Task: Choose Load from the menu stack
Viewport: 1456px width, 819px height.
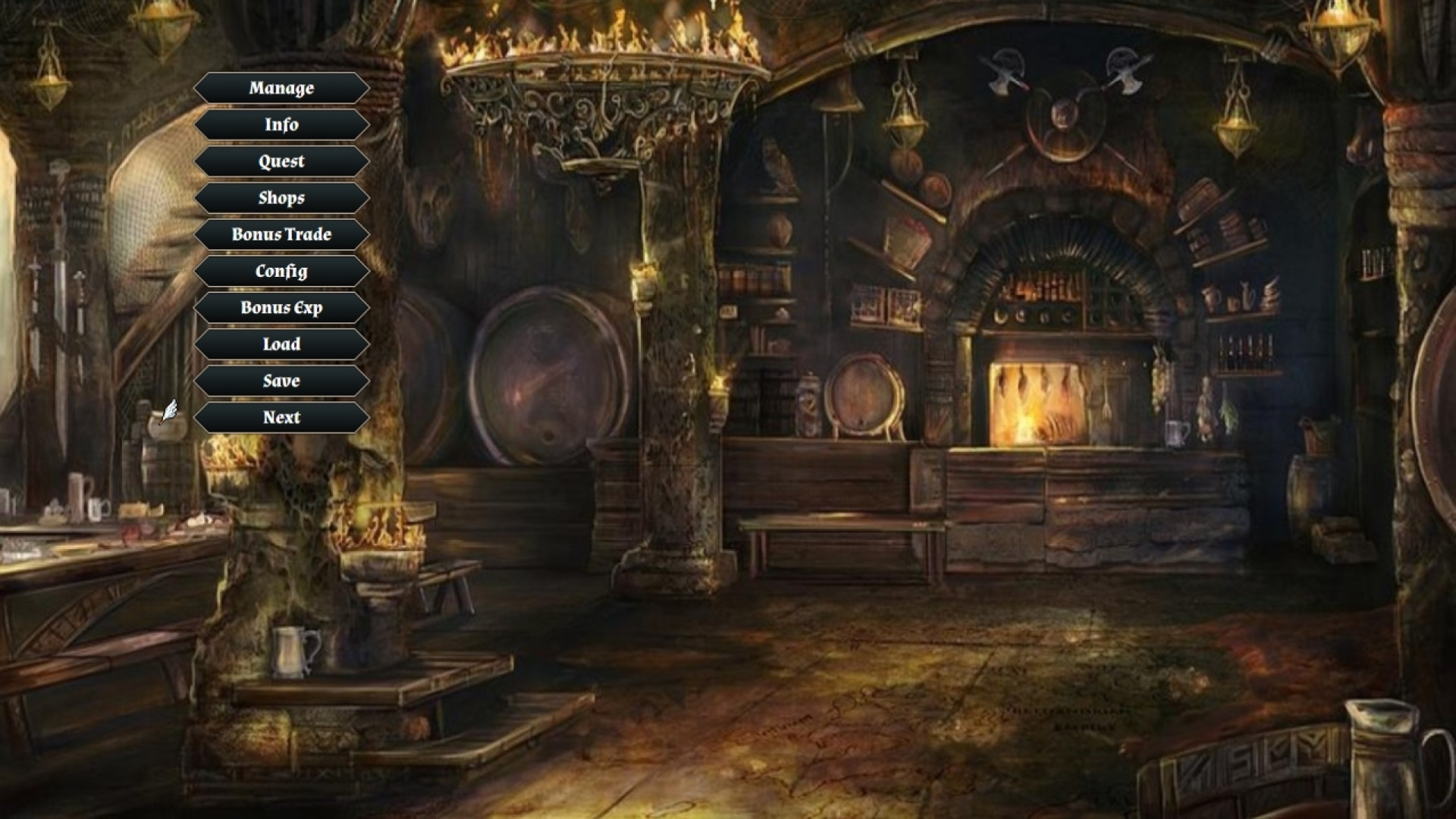Action: click(281, 344)
